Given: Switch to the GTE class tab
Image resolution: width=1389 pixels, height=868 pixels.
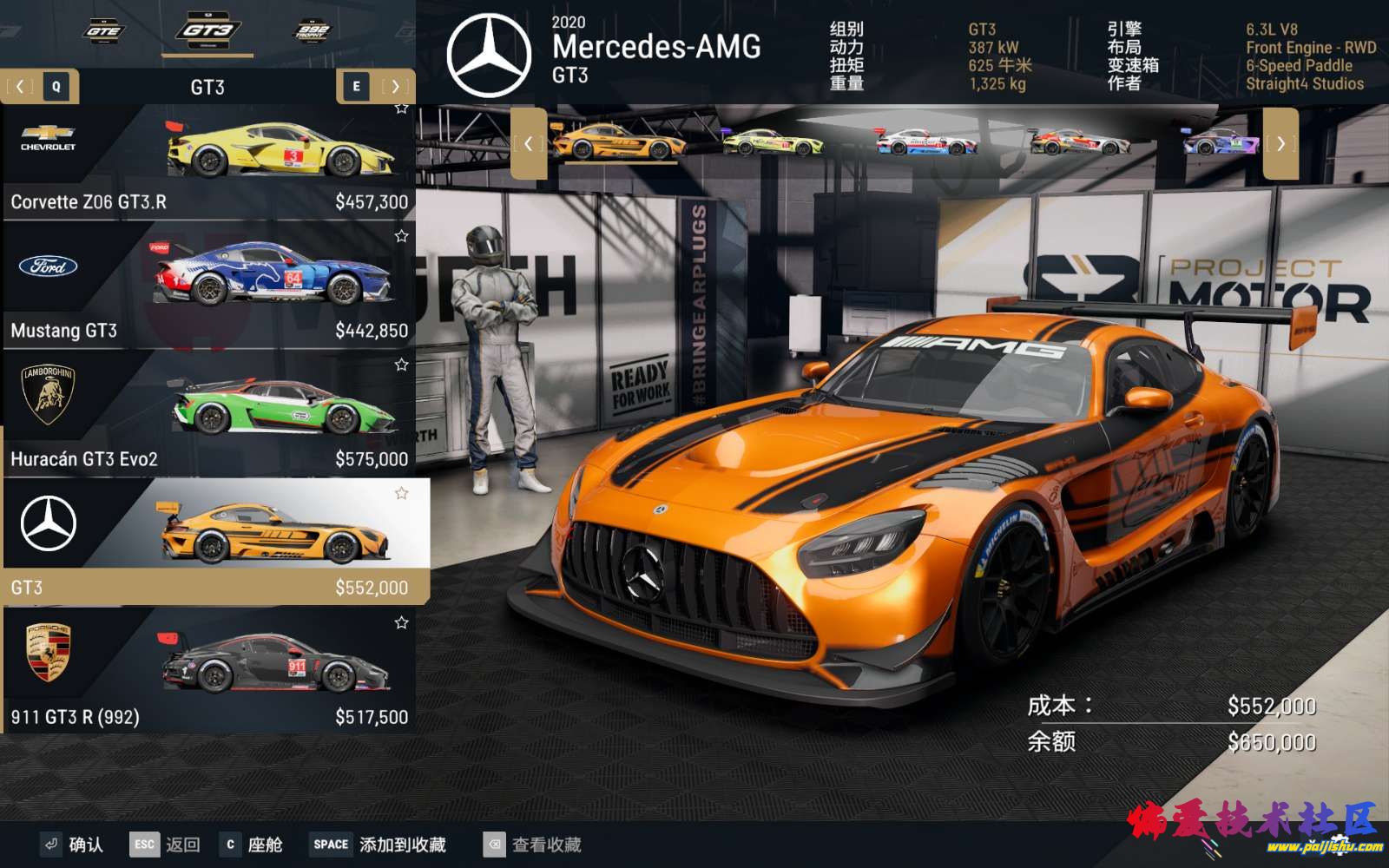Looking at the screenshot, I should [x=103, y=31].
